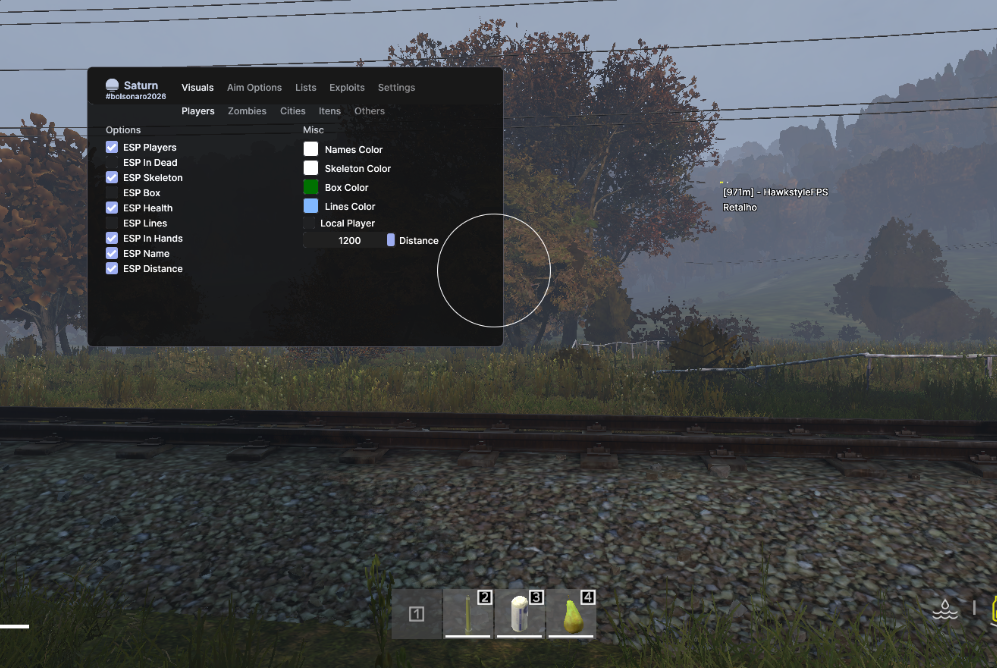Select the white item in hotbar slot 3

click(520, 613)
